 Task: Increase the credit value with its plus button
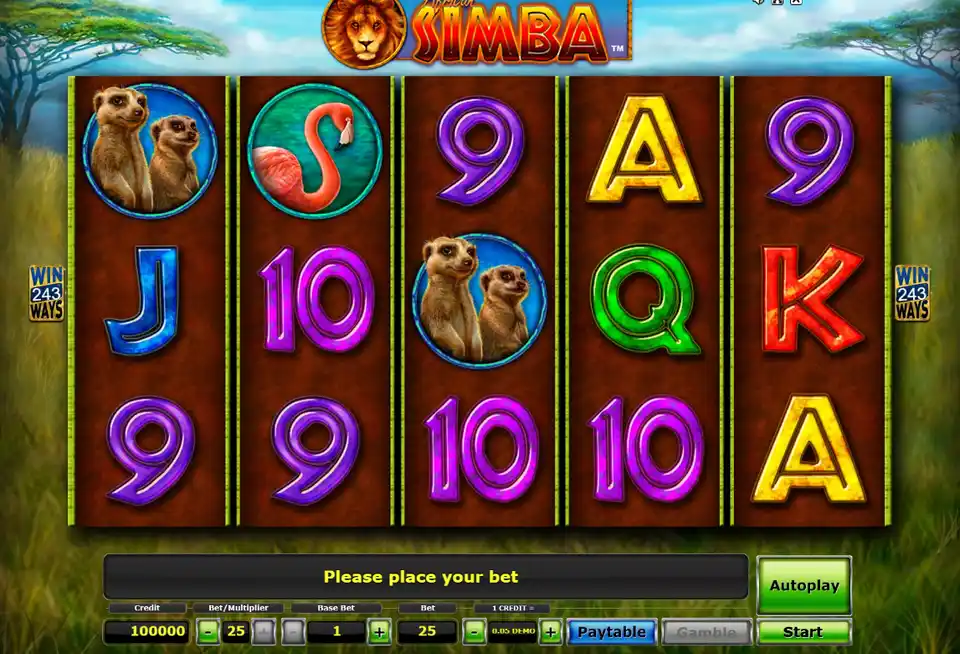pyautogui.click(x=550, y=632)
